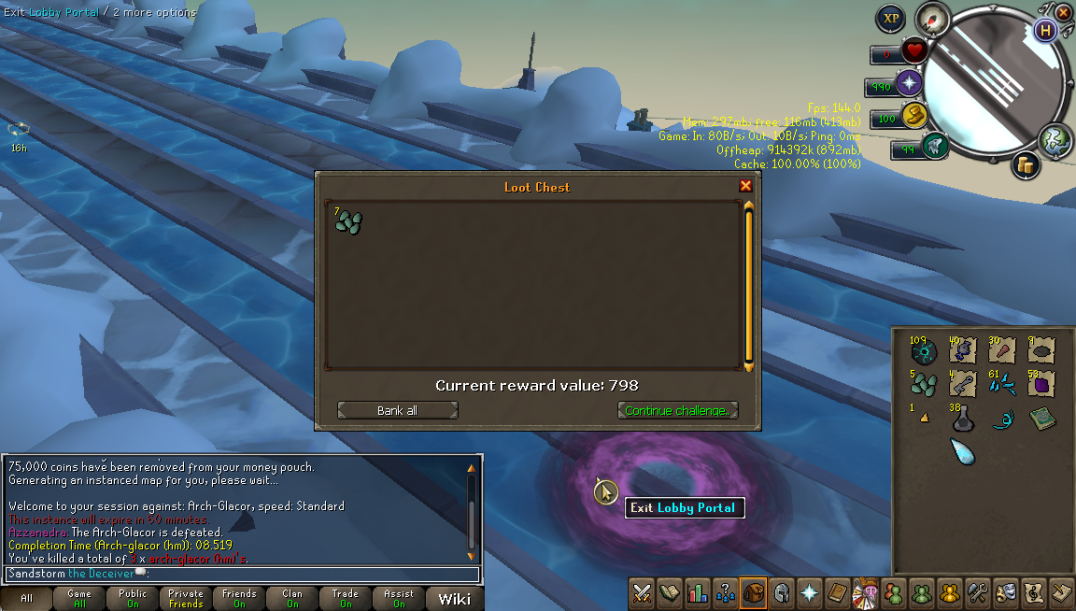Switch to the Clan chat tab
The image size is (1076, 611).
coord(292,598)
